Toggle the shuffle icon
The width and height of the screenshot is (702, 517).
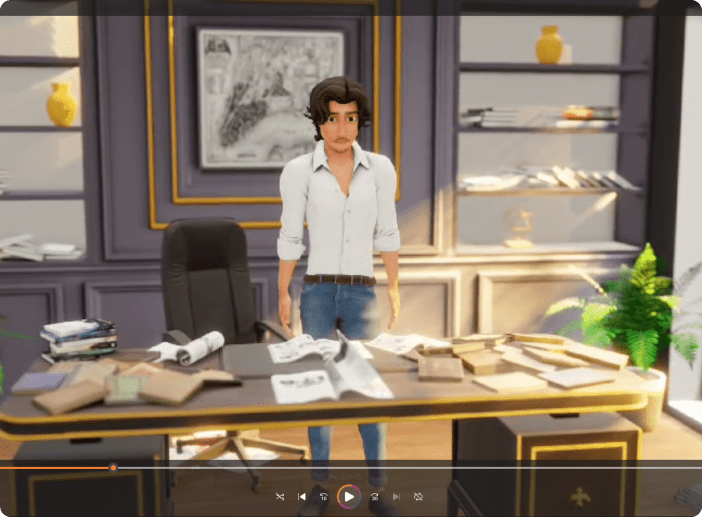point(280,496)
